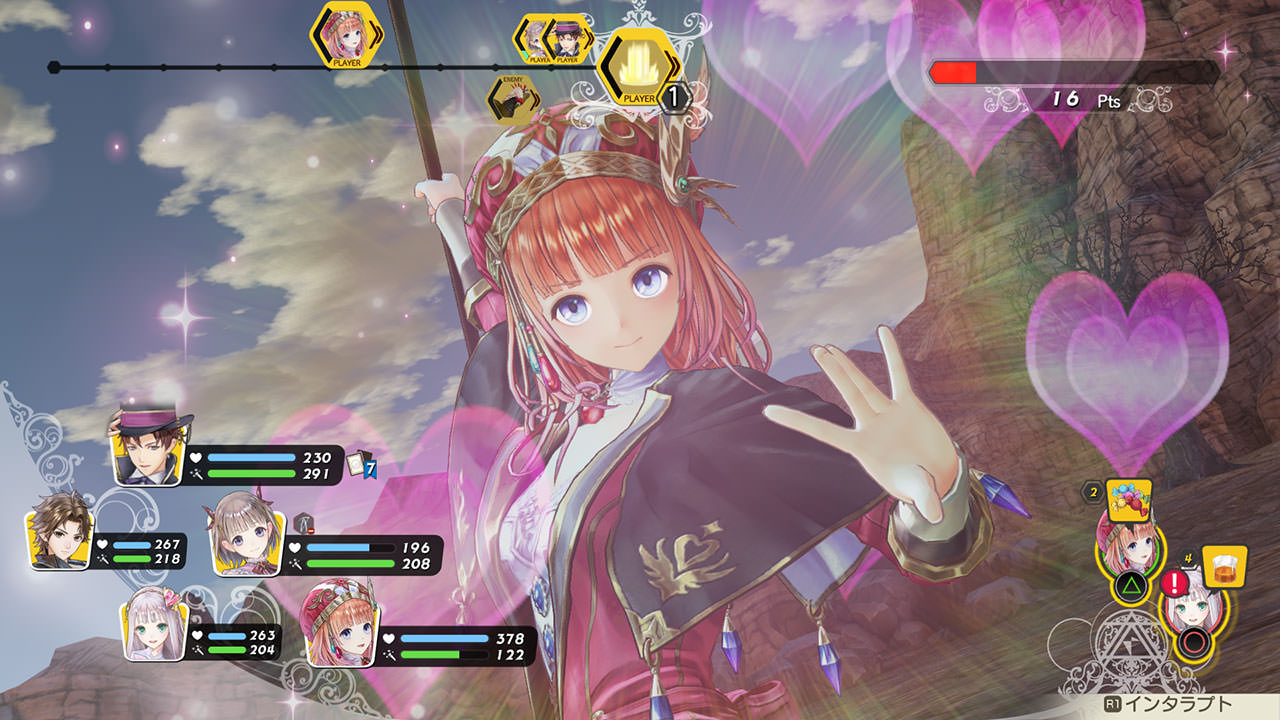
Task: Select the party portrait of the girl with red hair ribbons
Action: pyautogui.click(x=244, y=537)
